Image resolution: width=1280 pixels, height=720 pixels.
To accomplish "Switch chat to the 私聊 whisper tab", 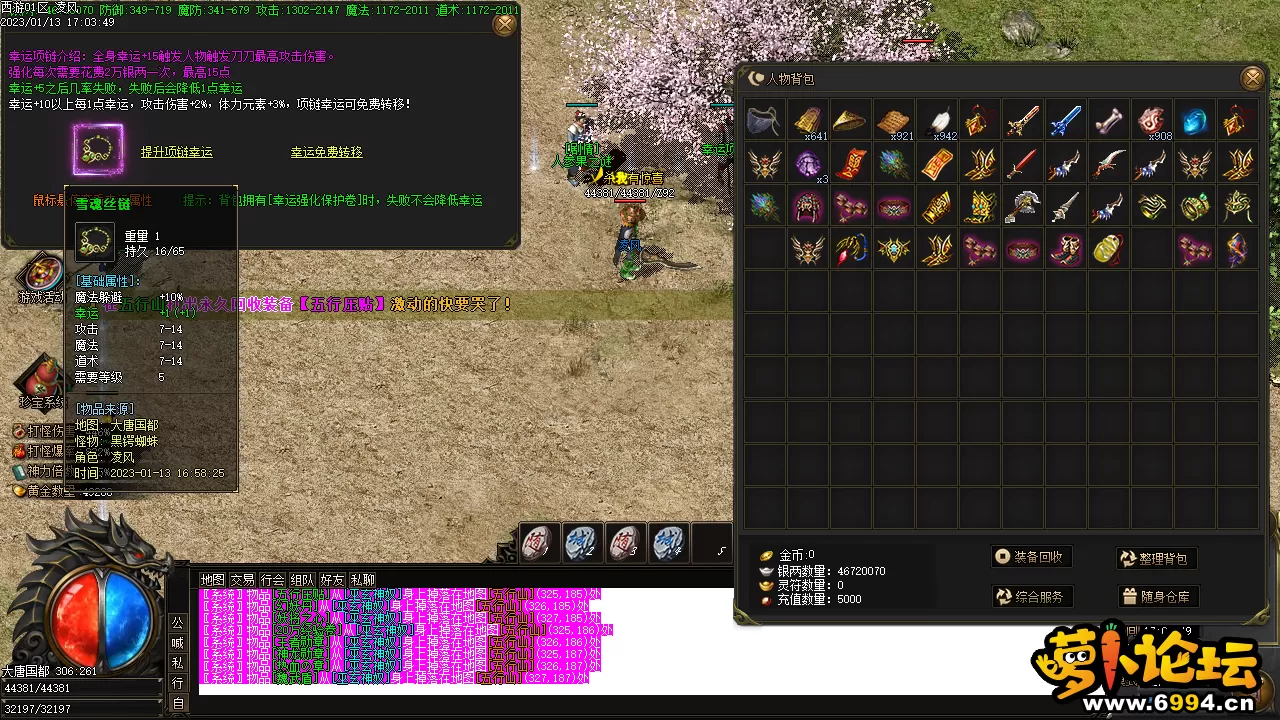I will (363, 580).
